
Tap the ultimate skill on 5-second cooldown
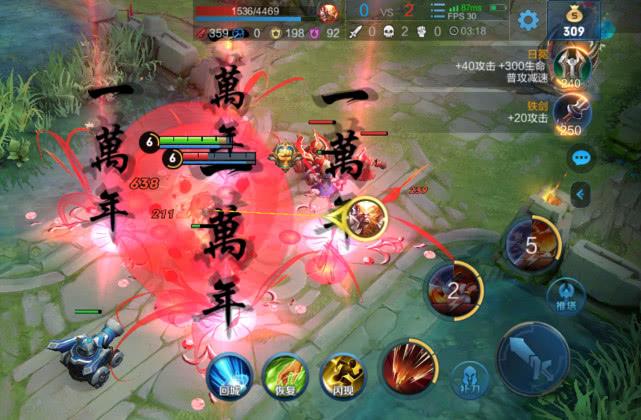[531, 242]
